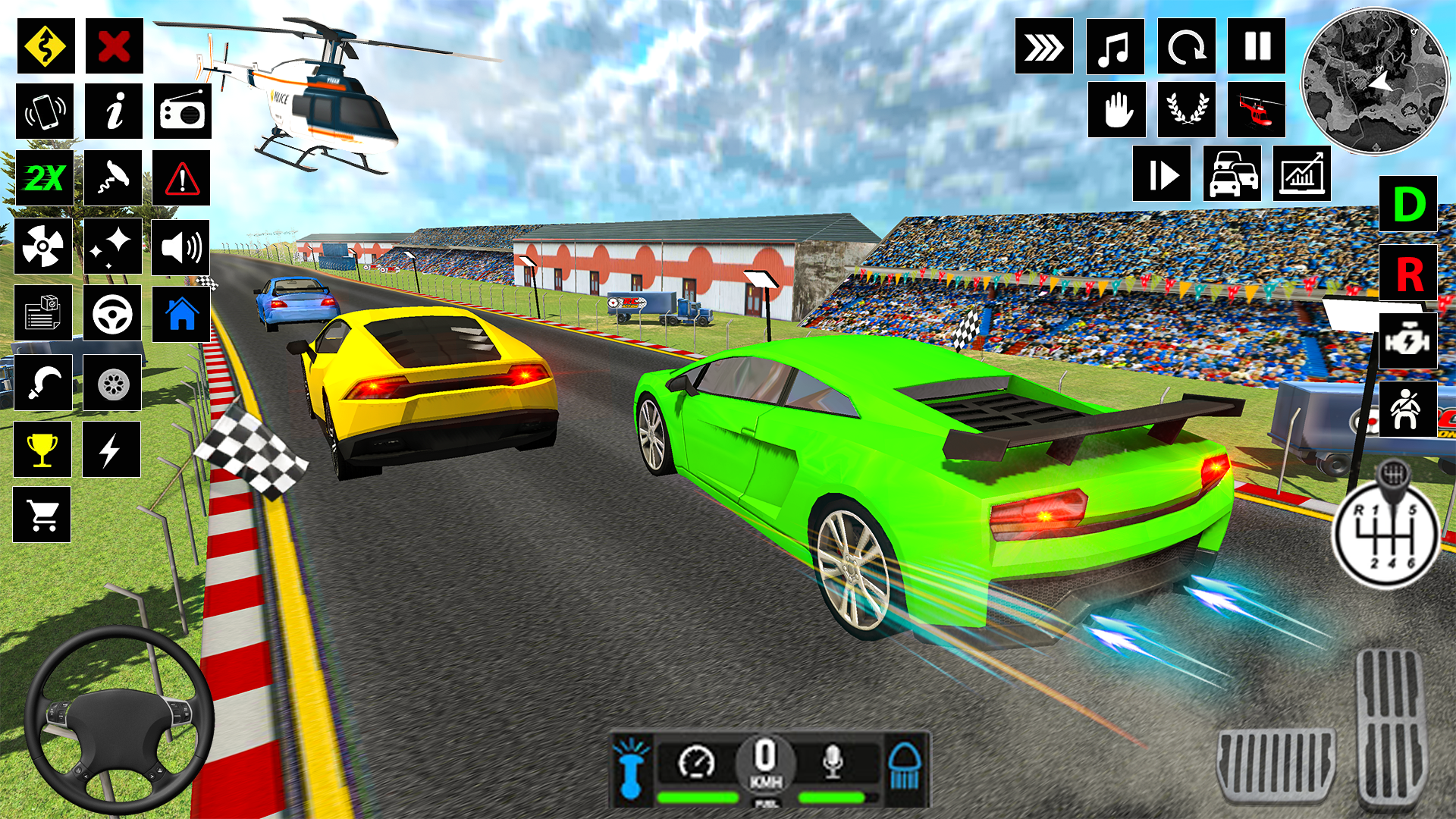Open the shopping cart store icon
Screen dimensions: 1456x819
(x=43, y=514)
